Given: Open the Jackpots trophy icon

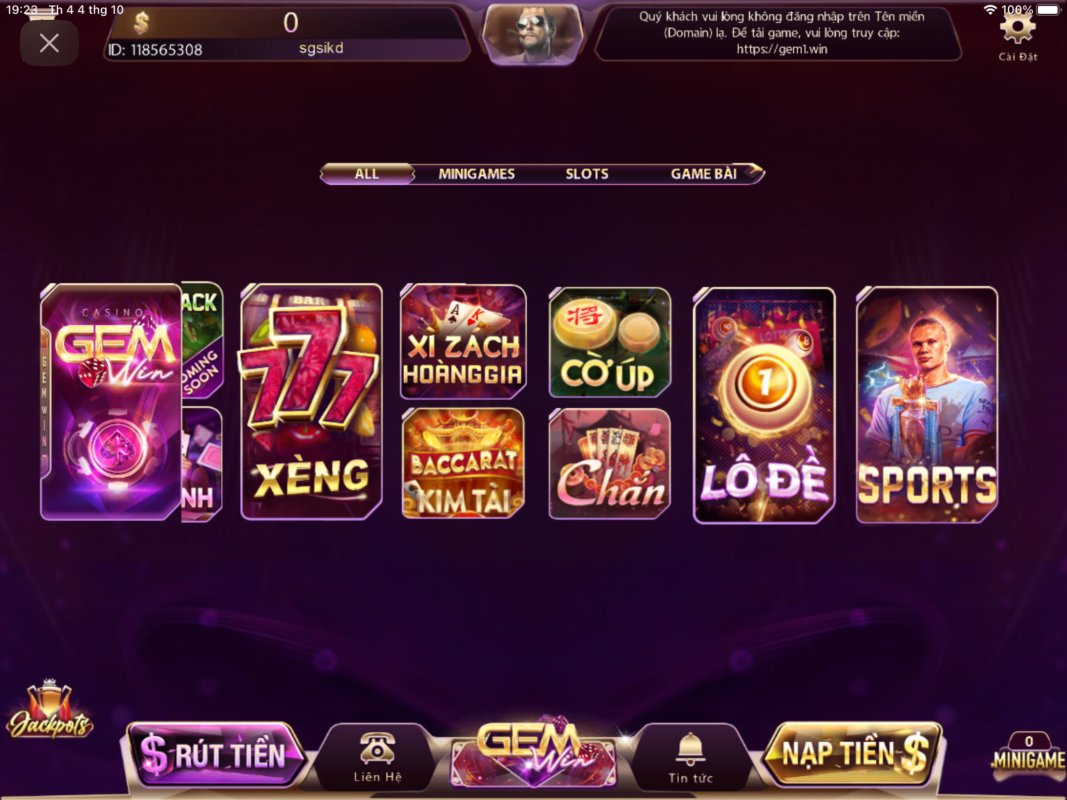Looking at the screenshot, I should click(49, 711).
